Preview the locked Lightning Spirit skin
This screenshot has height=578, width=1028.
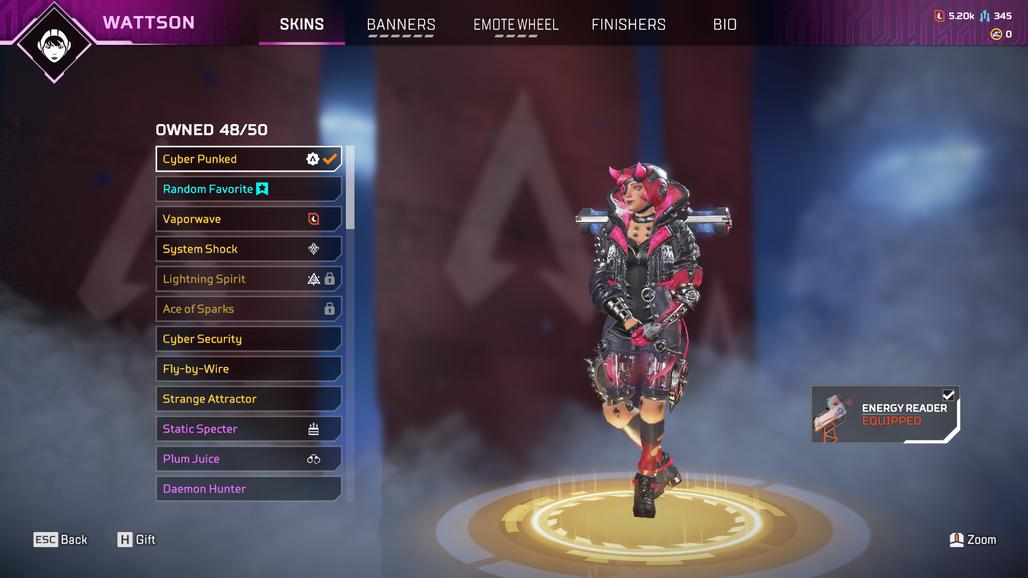click(248, 279)
